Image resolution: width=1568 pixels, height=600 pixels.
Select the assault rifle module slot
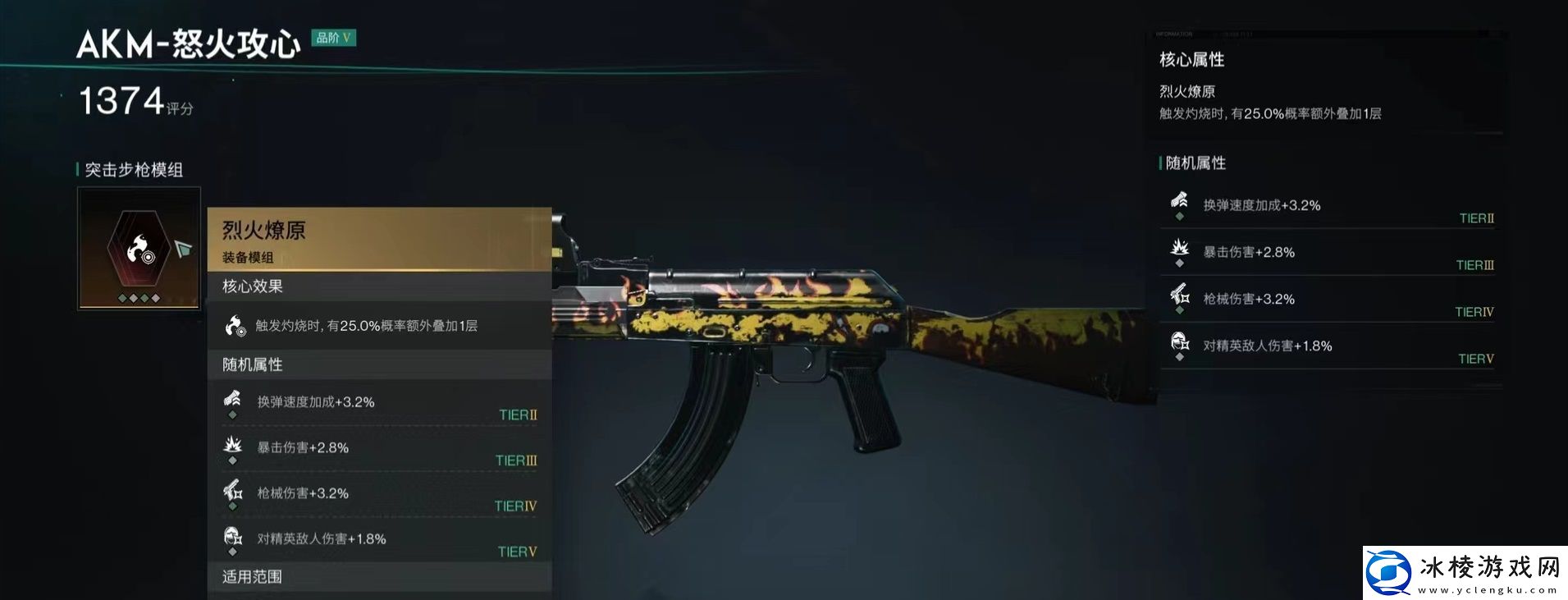click(x=139, y=249)
